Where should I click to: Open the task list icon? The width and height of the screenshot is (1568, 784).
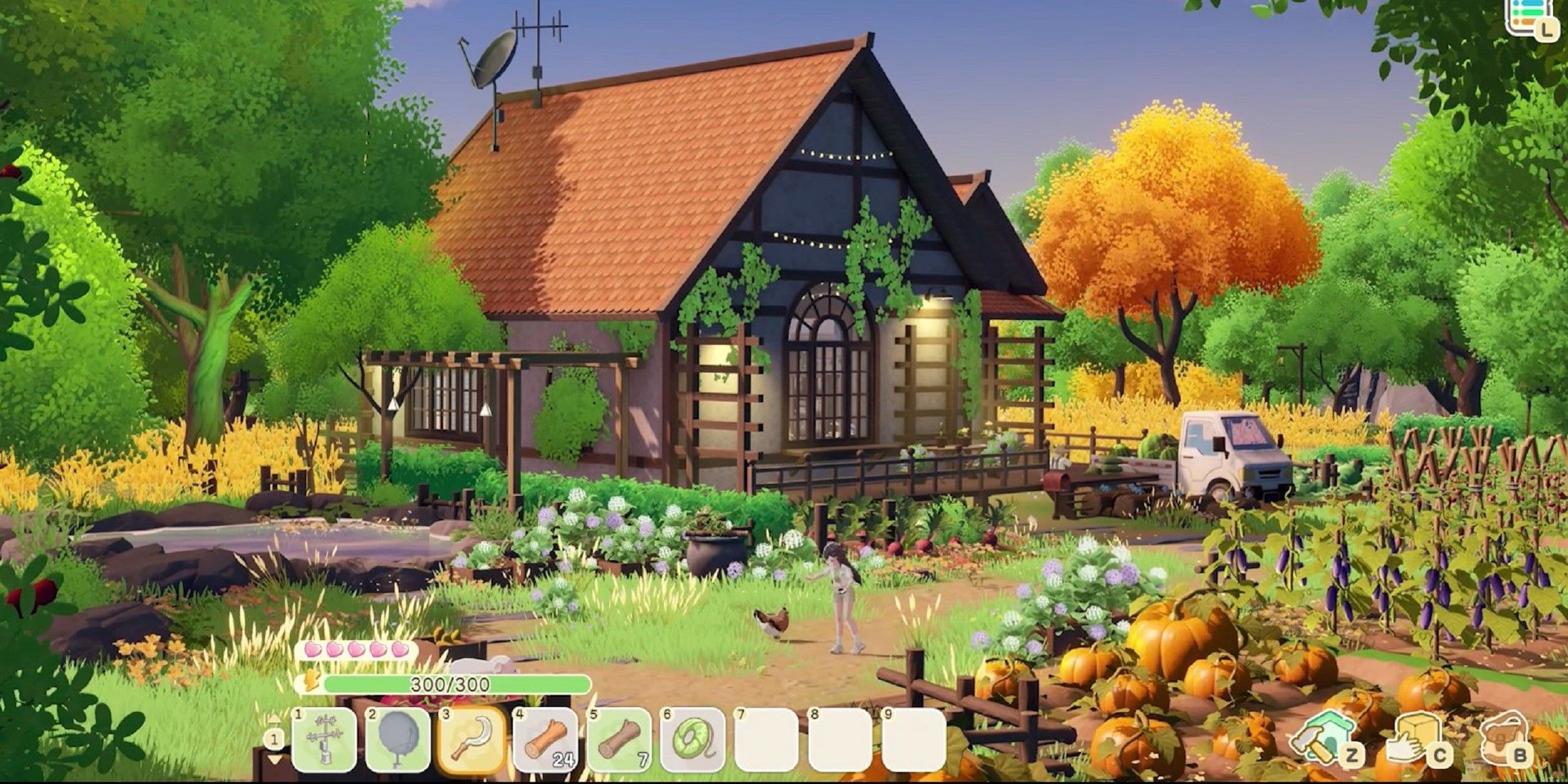pyautogui.click(x=1528, y=16)
